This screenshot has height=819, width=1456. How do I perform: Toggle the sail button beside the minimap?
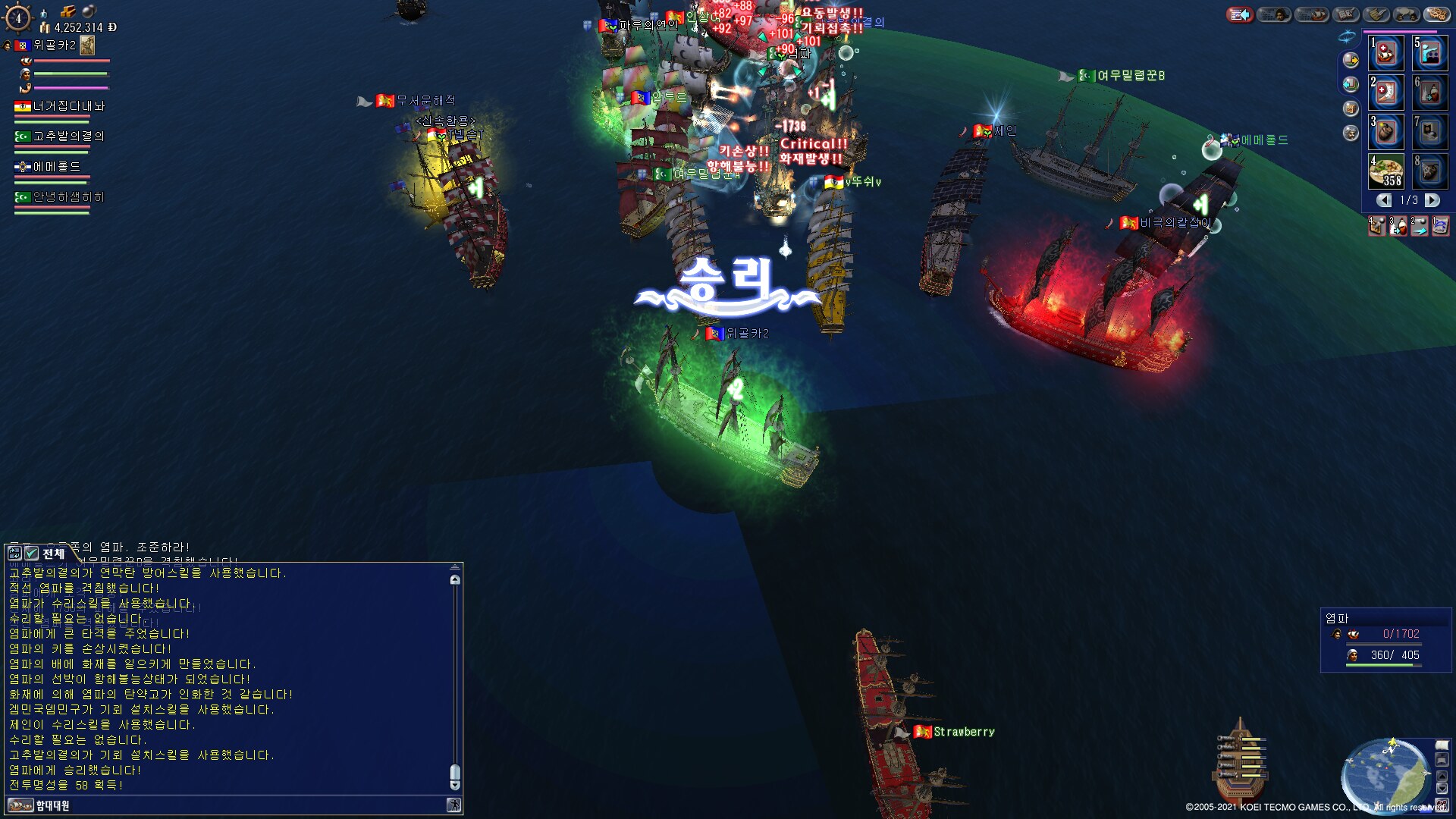[x=1442, y=746]
